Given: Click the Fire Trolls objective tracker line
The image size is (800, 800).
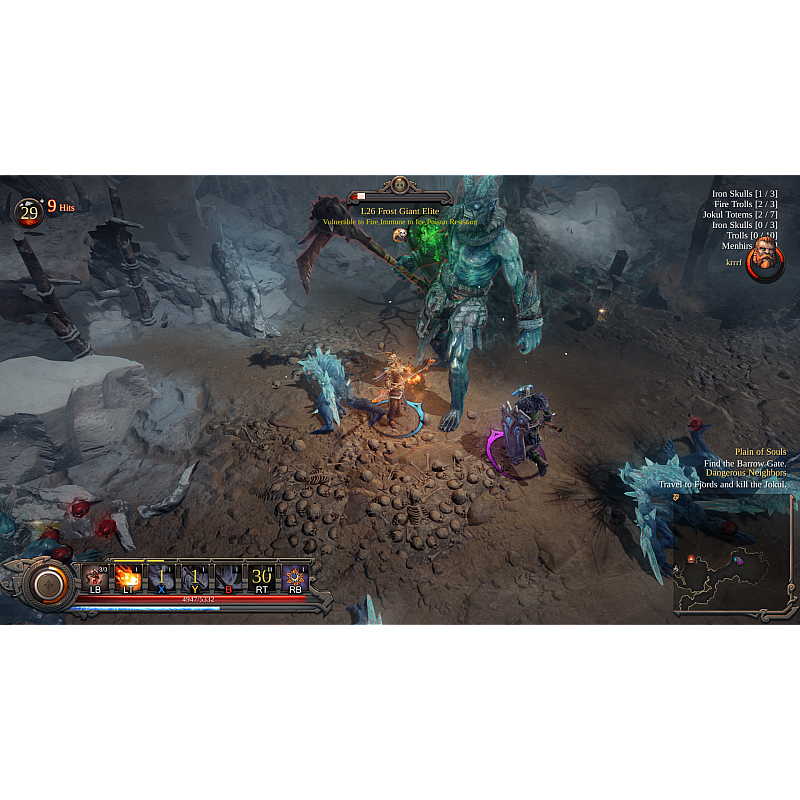Looking at the screenshot, I should point(745,204).
